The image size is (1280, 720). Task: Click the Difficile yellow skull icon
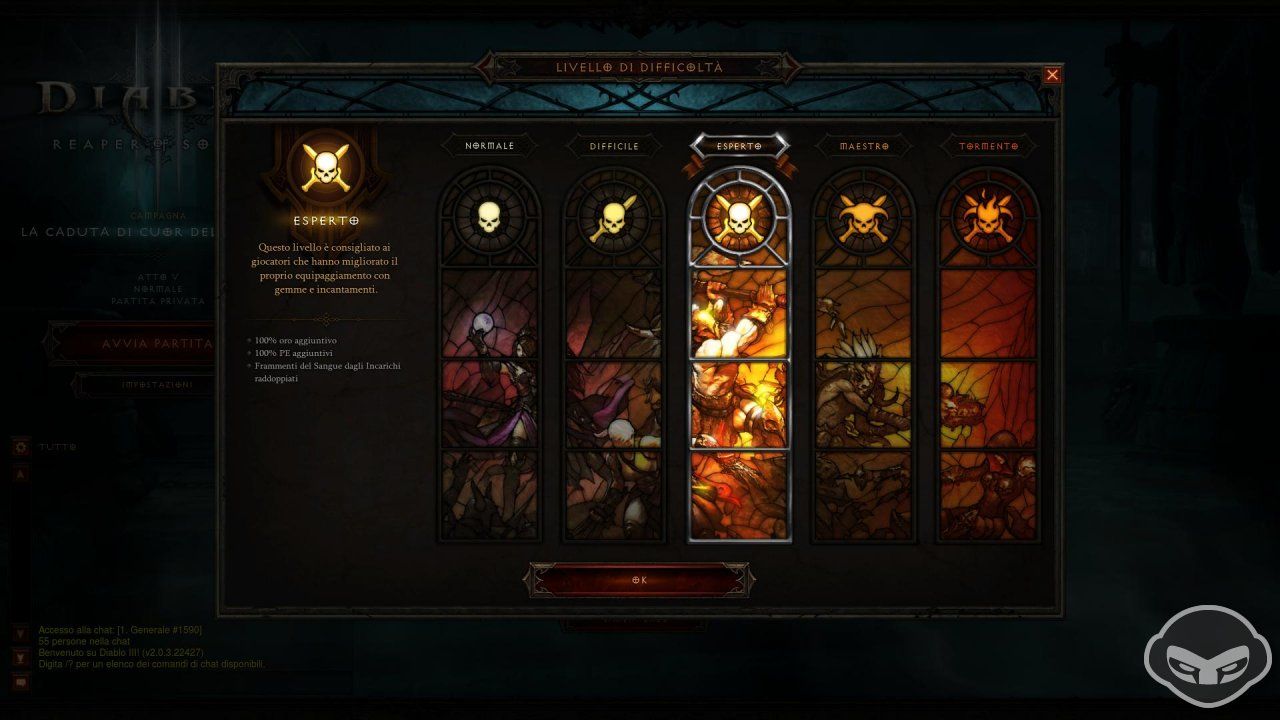[614, 220]
